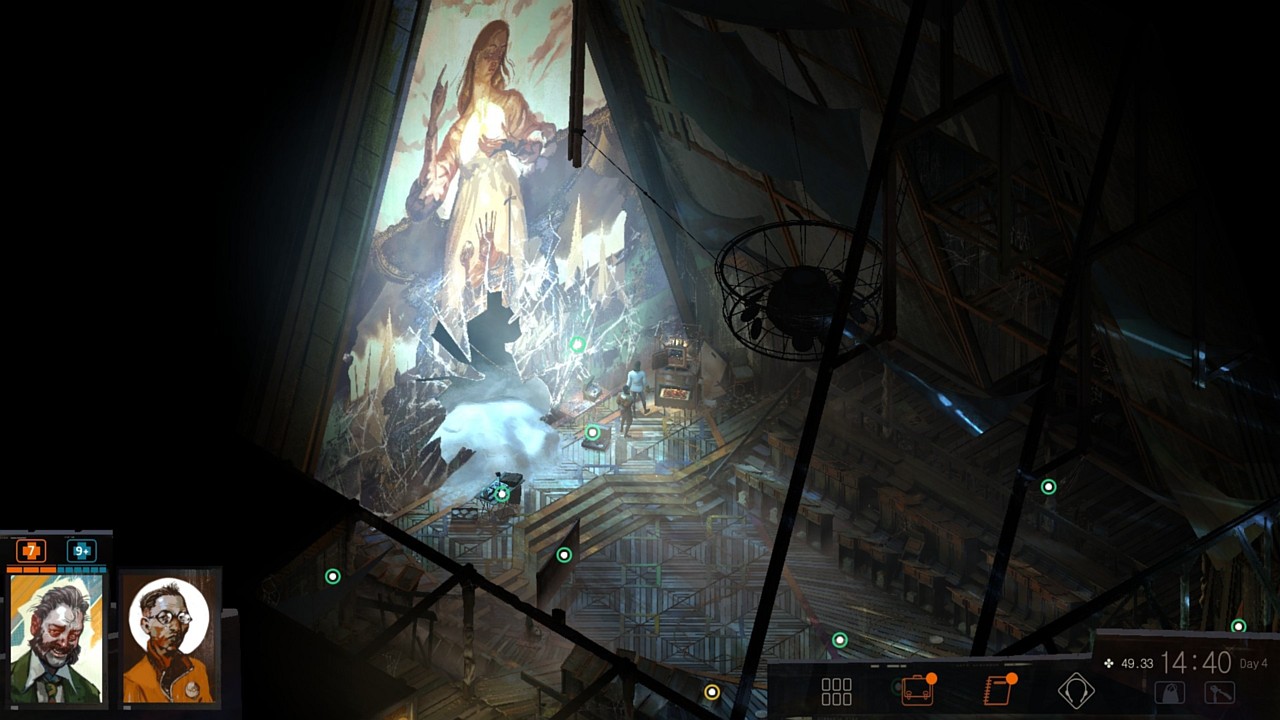This screenshot has height=720, width=1280.
Task: Use the teal morale healing item button
Action: tap(81, 551)
